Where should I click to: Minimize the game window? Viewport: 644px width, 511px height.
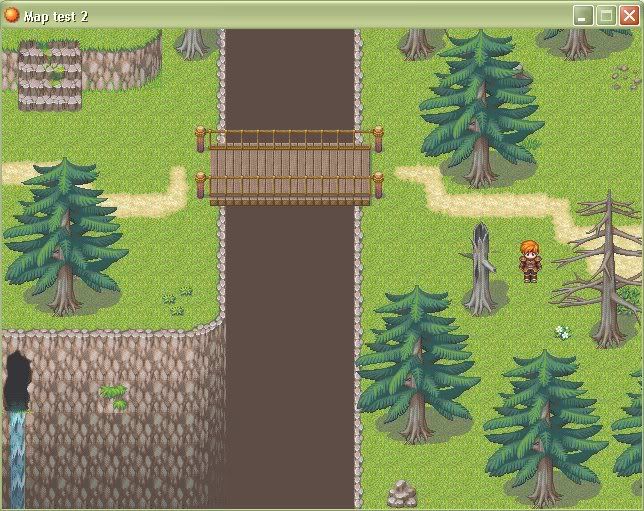click(x=583, y=15)
